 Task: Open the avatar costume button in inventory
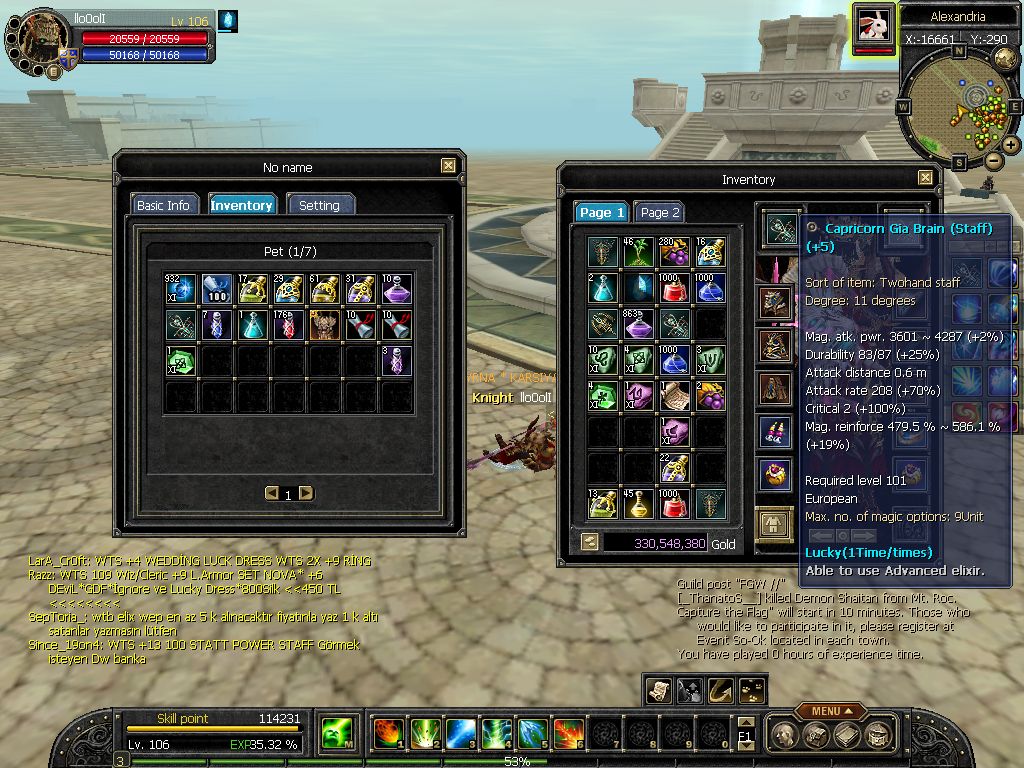pyautogui.click(x=773, y=524)
